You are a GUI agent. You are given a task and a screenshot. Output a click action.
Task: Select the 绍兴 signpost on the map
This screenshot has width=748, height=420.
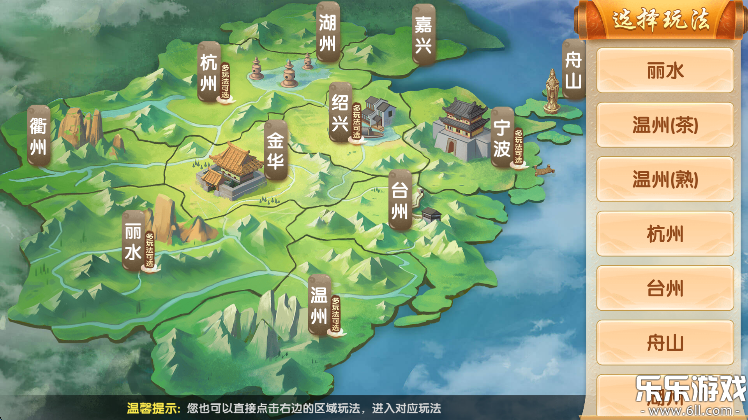[340, 112]
